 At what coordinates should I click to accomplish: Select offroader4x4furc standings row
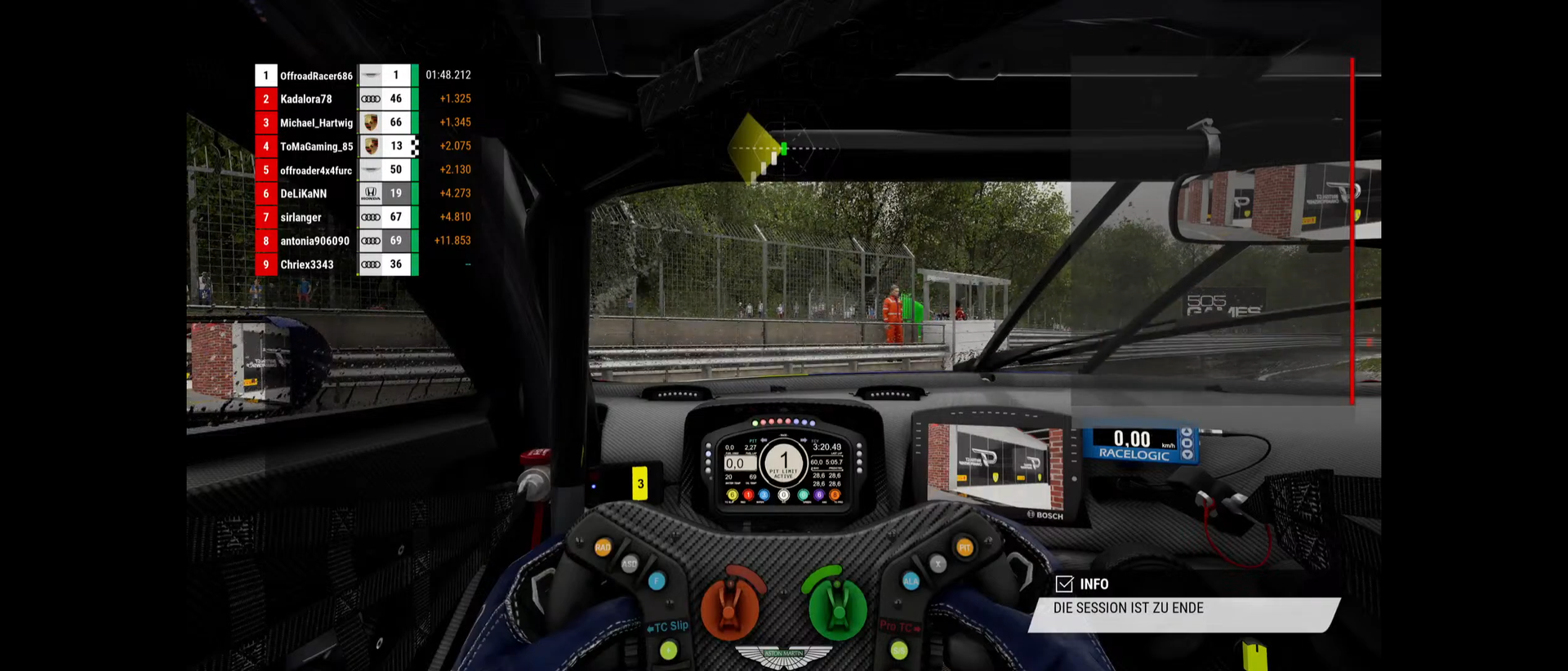click(x=316, y=171)
